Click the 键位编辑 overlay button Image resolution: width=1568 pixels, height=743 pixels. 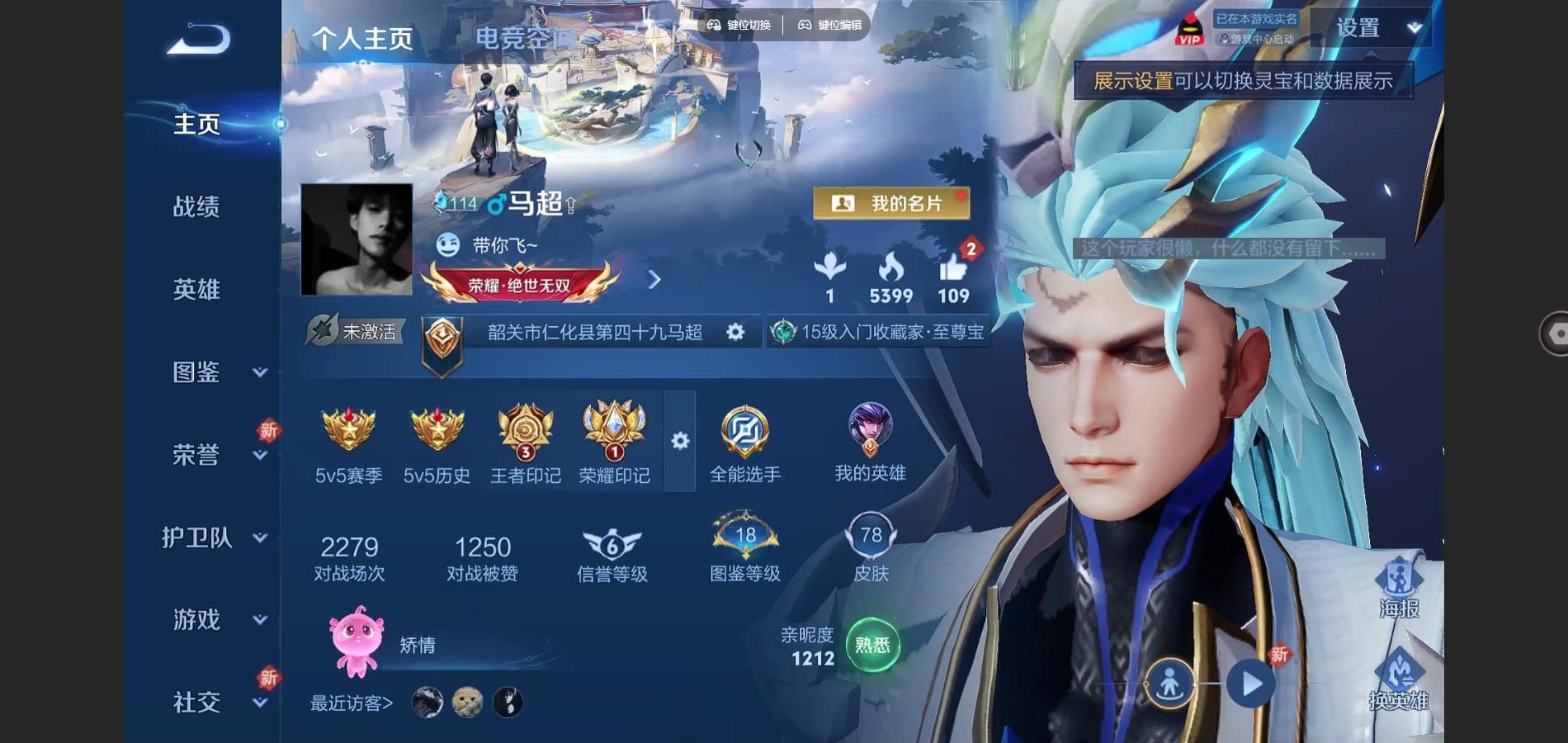[829, 25]
